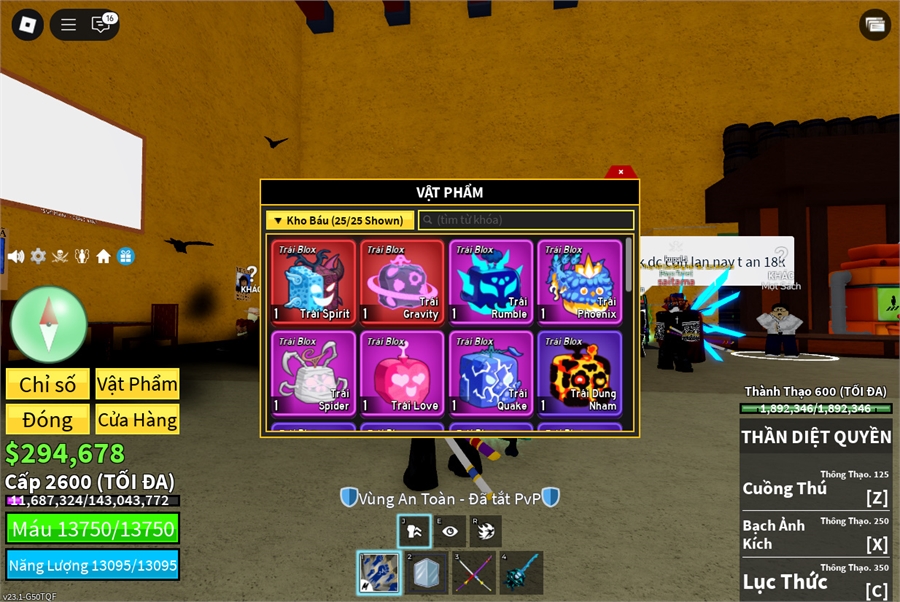Viewport: 900px width, 602px height.
Task: Click the Trái Spider fruit slot
Action: (x=313, y=373)
